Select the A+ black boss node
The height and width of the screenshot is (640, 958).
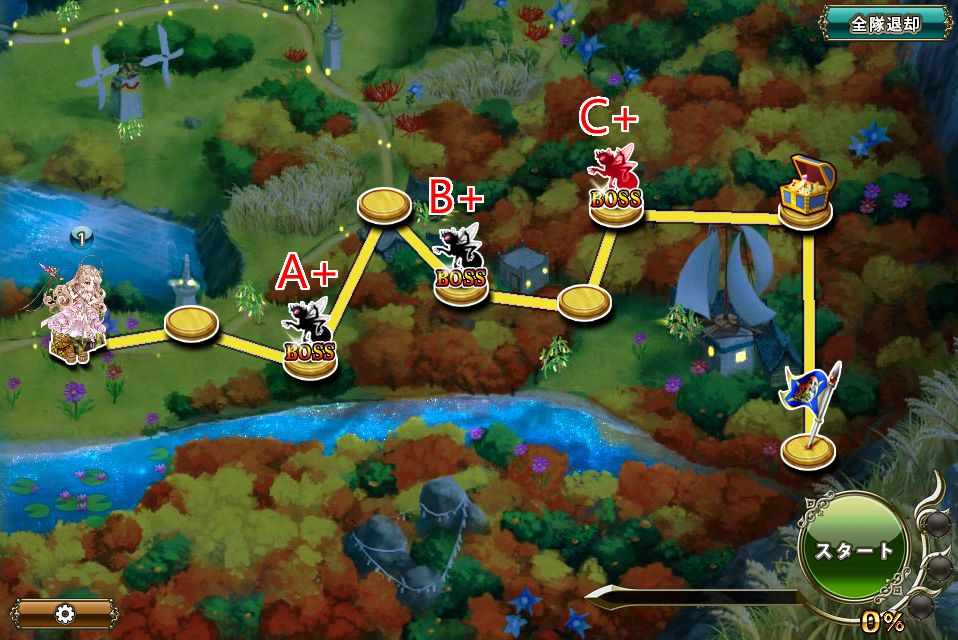point(310,340)
